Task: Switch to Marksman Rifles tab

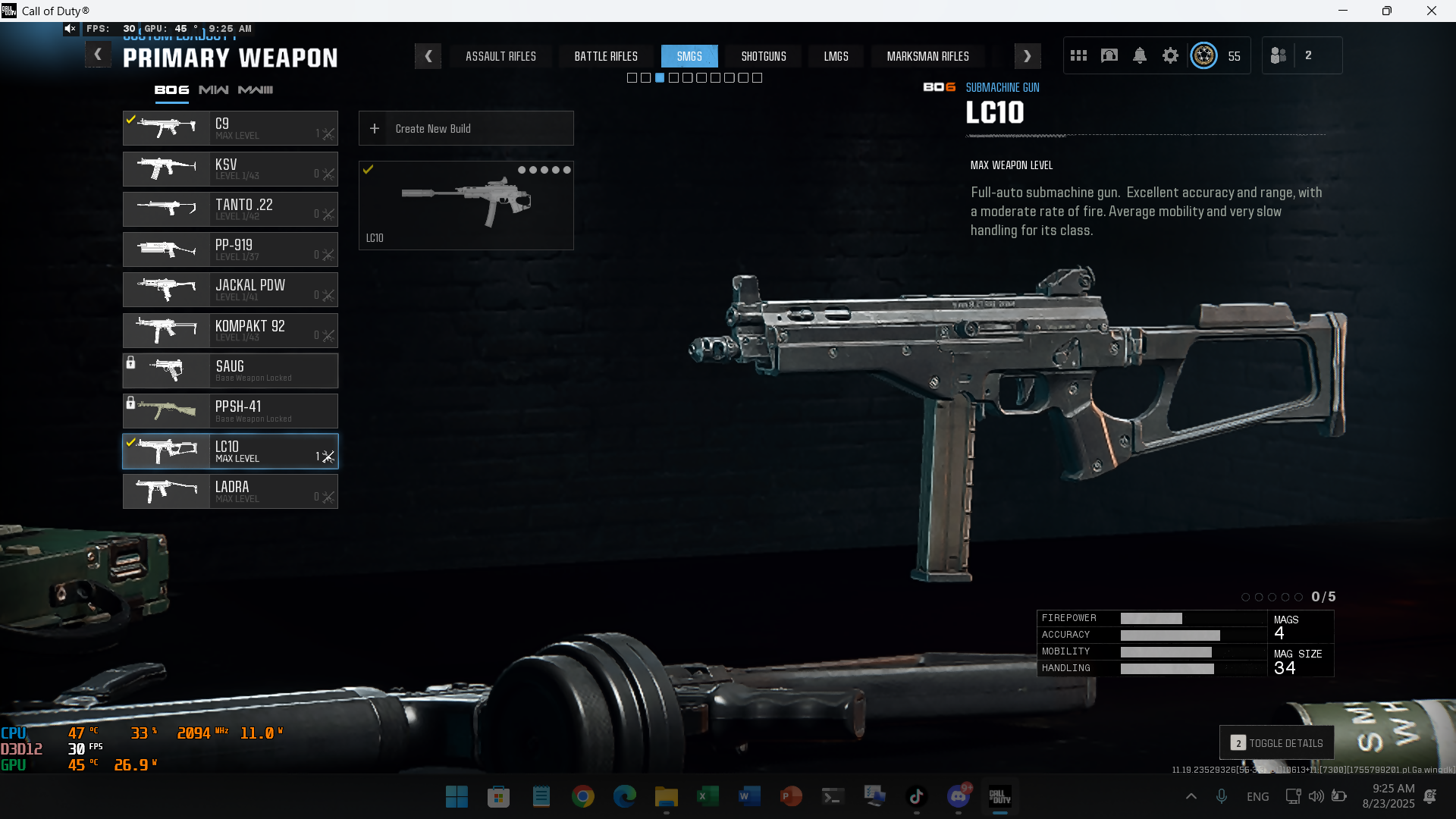Action: [927, 56]
